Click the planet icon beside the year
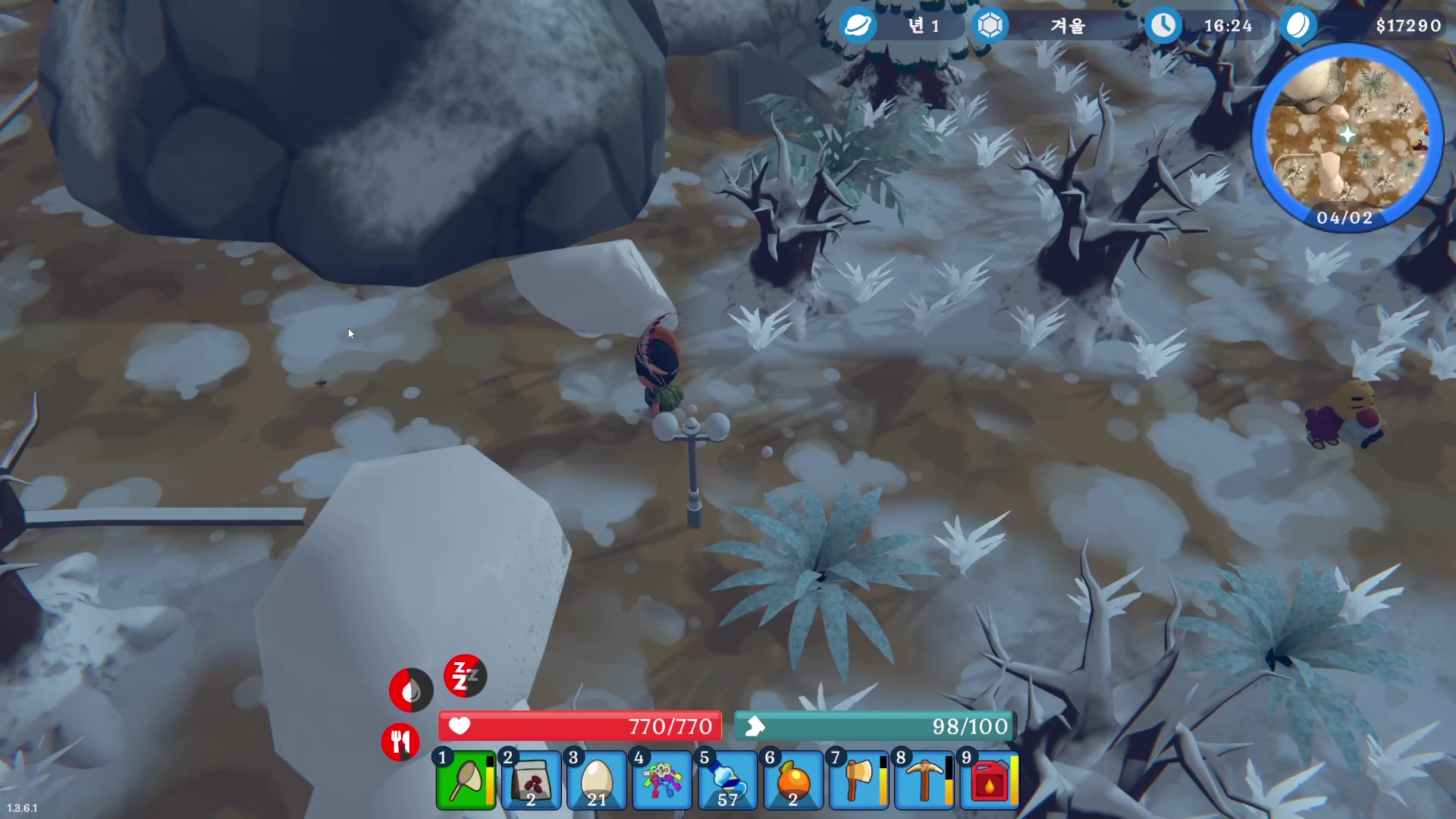This screenshot has width=1456, height=819. [858, 26]
